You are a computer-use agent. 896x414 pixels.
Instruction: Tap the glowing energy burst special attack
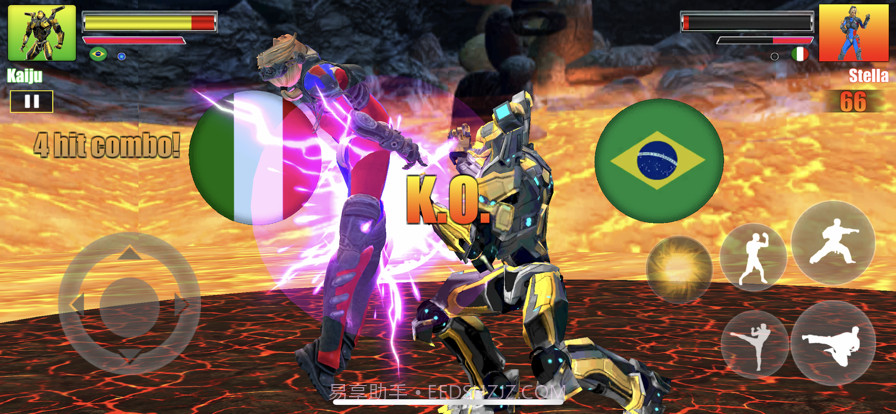coord(679,269)
